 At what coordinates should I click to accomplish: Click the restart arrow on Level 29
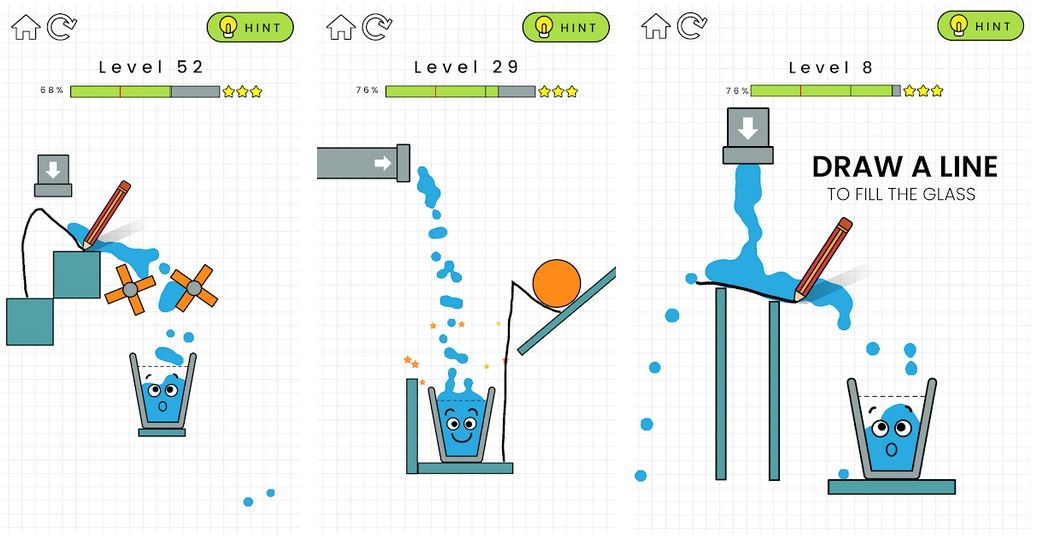(x=377, y=27)
